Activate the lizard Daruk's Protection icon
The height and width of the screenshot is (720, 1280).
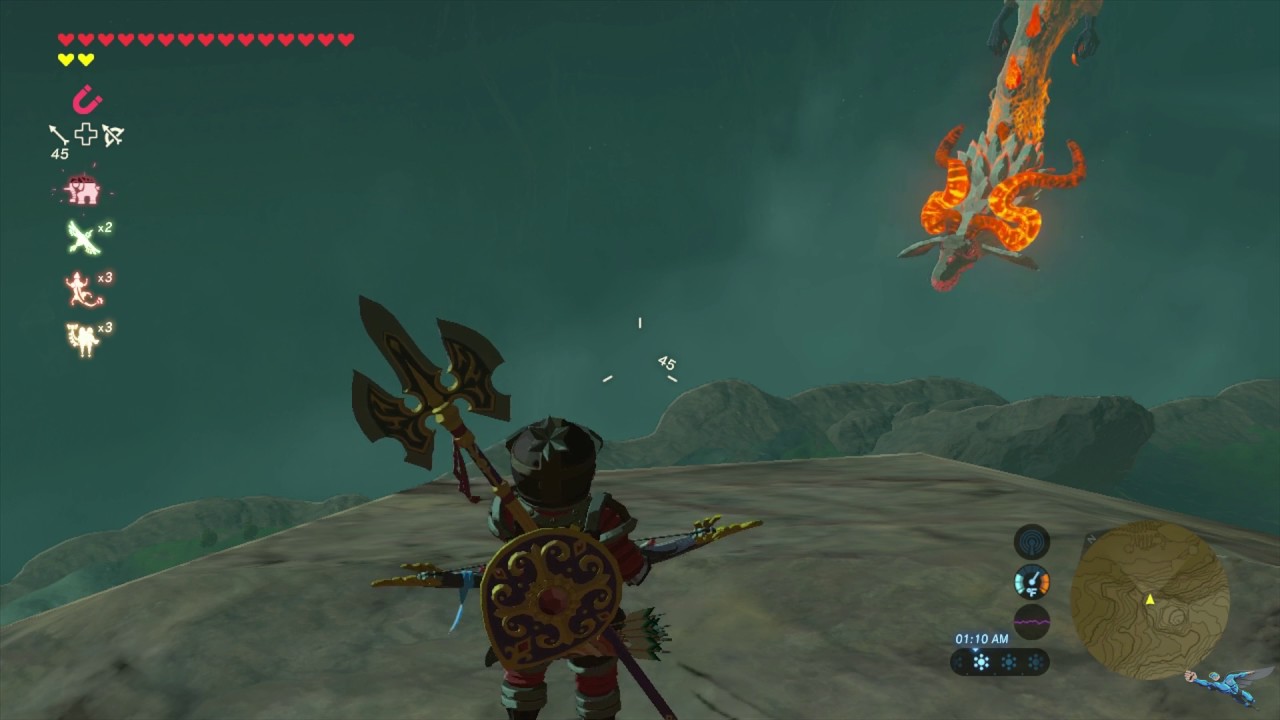(x=82, y=290)
